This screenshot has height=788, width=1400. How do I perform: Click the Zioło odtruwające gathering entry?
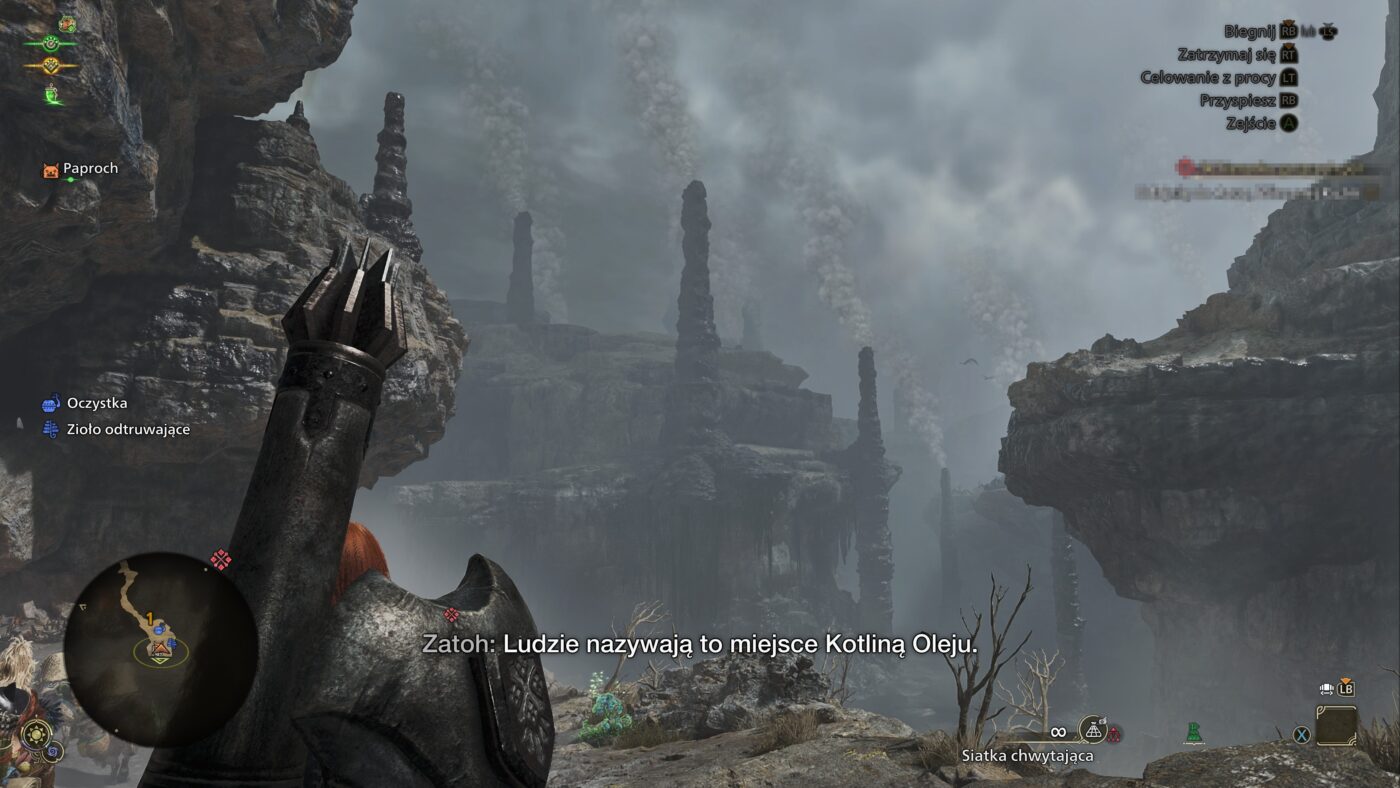[x=115, y=429]
